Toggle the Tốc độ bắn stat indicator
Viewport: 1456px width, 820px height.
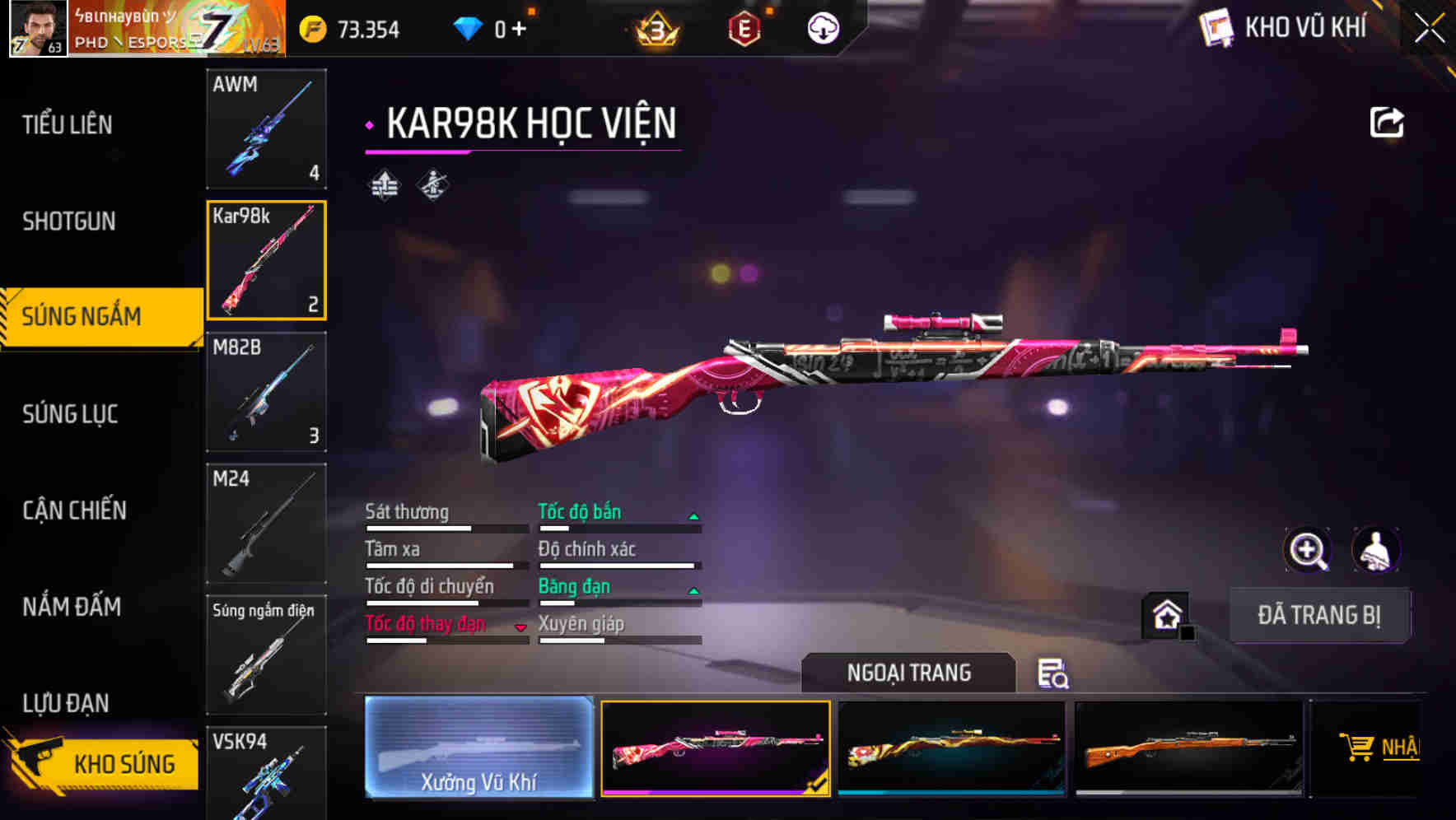(694, 515)
